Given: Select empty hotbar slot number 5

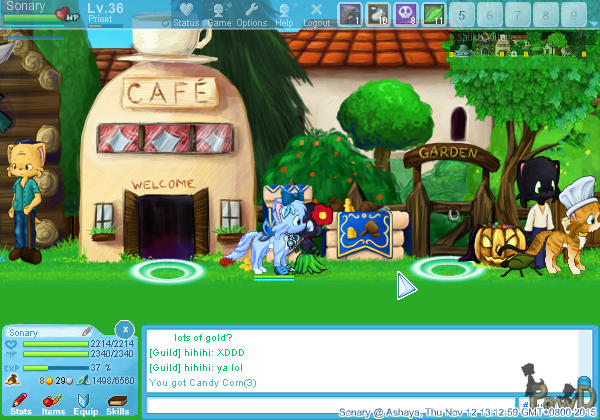Looking at the screenshot, I should (463, 14).
